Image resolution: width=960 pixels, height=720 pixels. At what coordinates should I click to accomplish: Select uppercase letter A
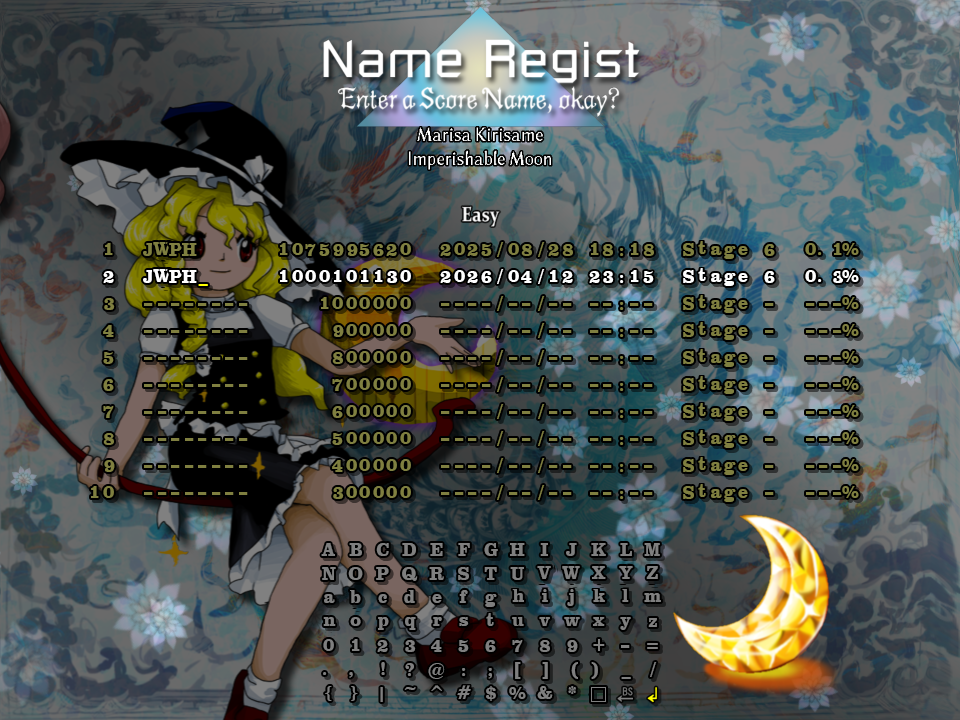point(329,550)
